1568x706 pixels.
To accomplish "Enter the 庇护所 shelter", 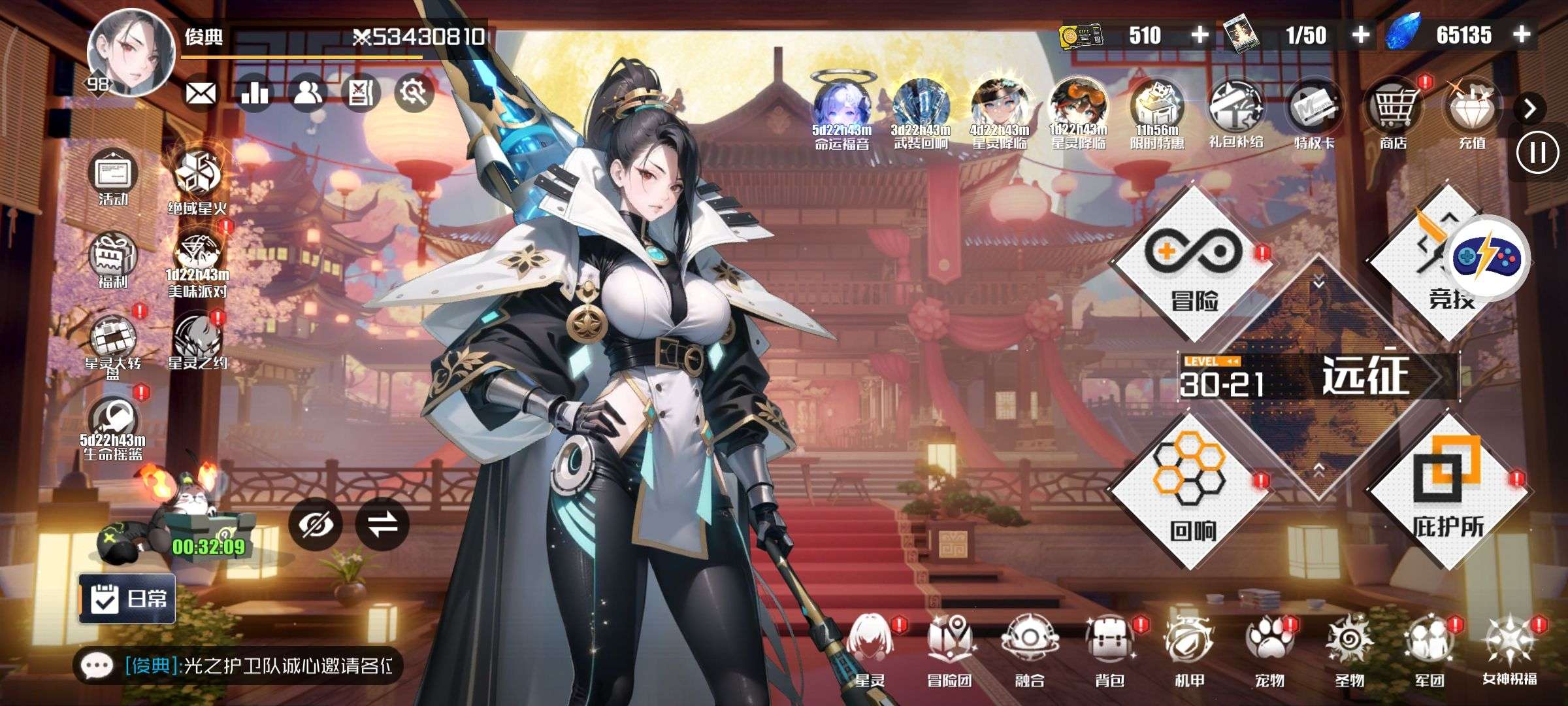I will coord(1447,490).
